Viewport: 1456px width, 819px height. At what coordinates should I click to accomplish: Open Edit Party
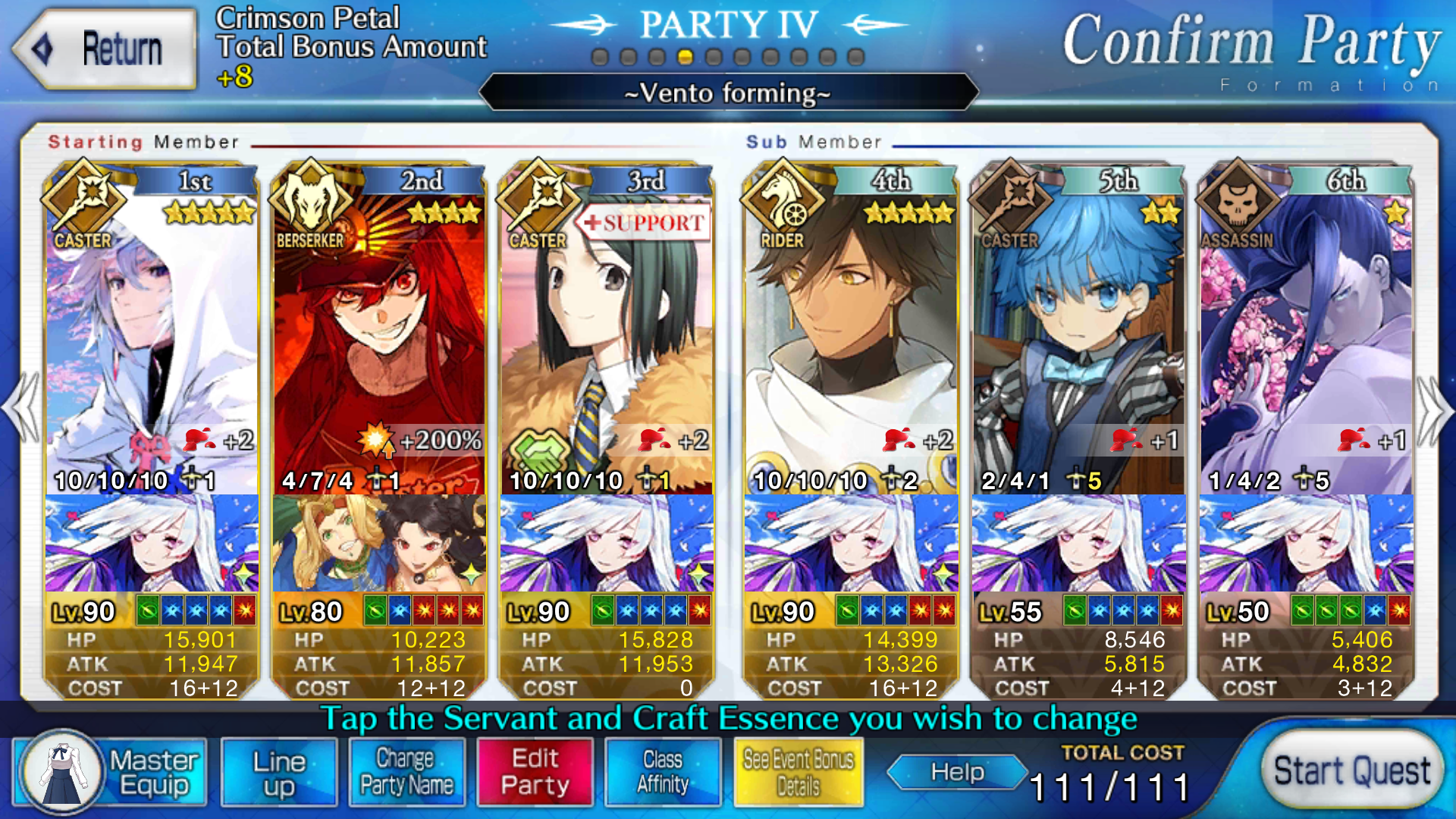535,772
